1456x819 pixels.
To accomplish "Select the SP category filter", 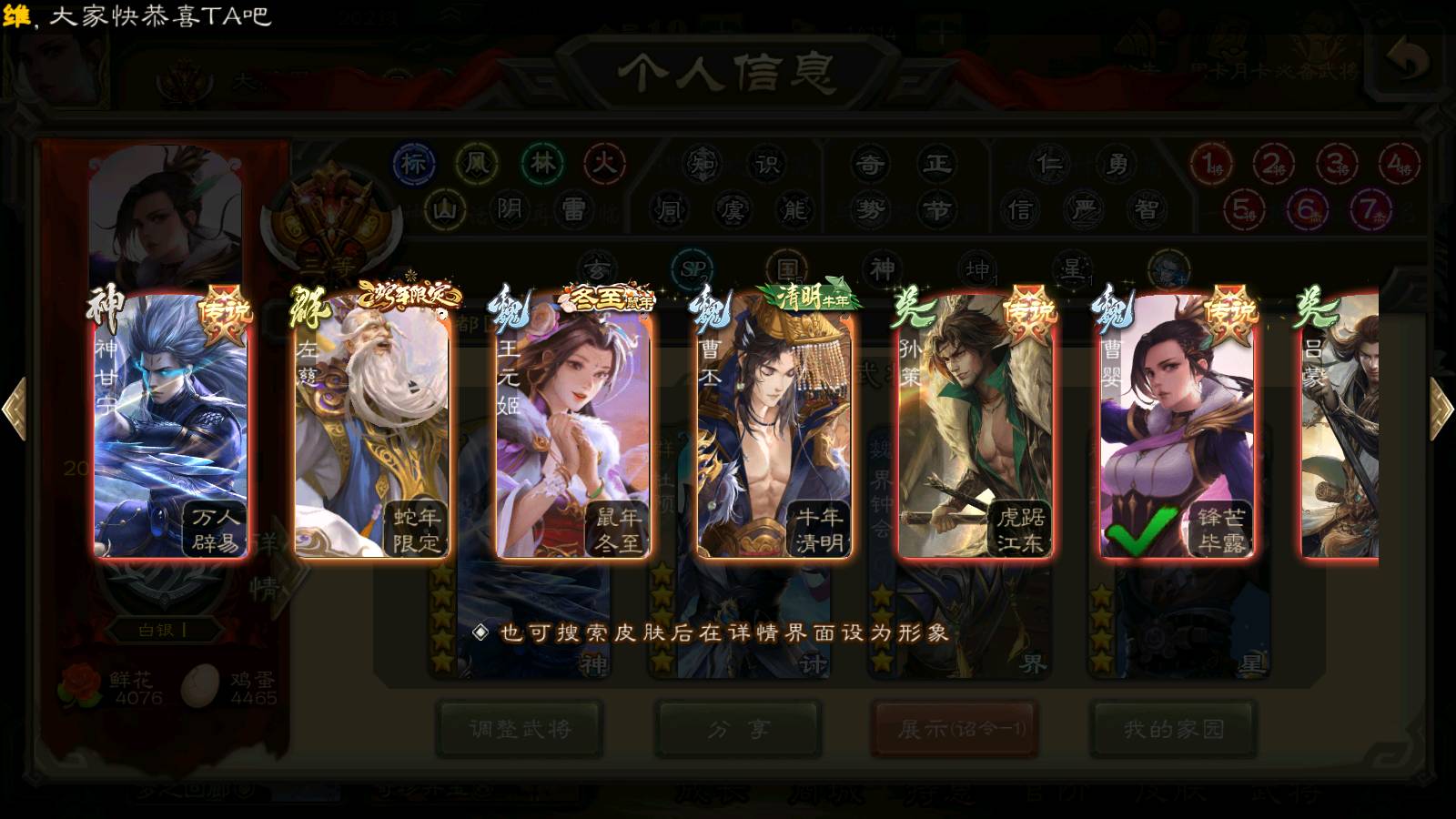I will tap(694, 269).
